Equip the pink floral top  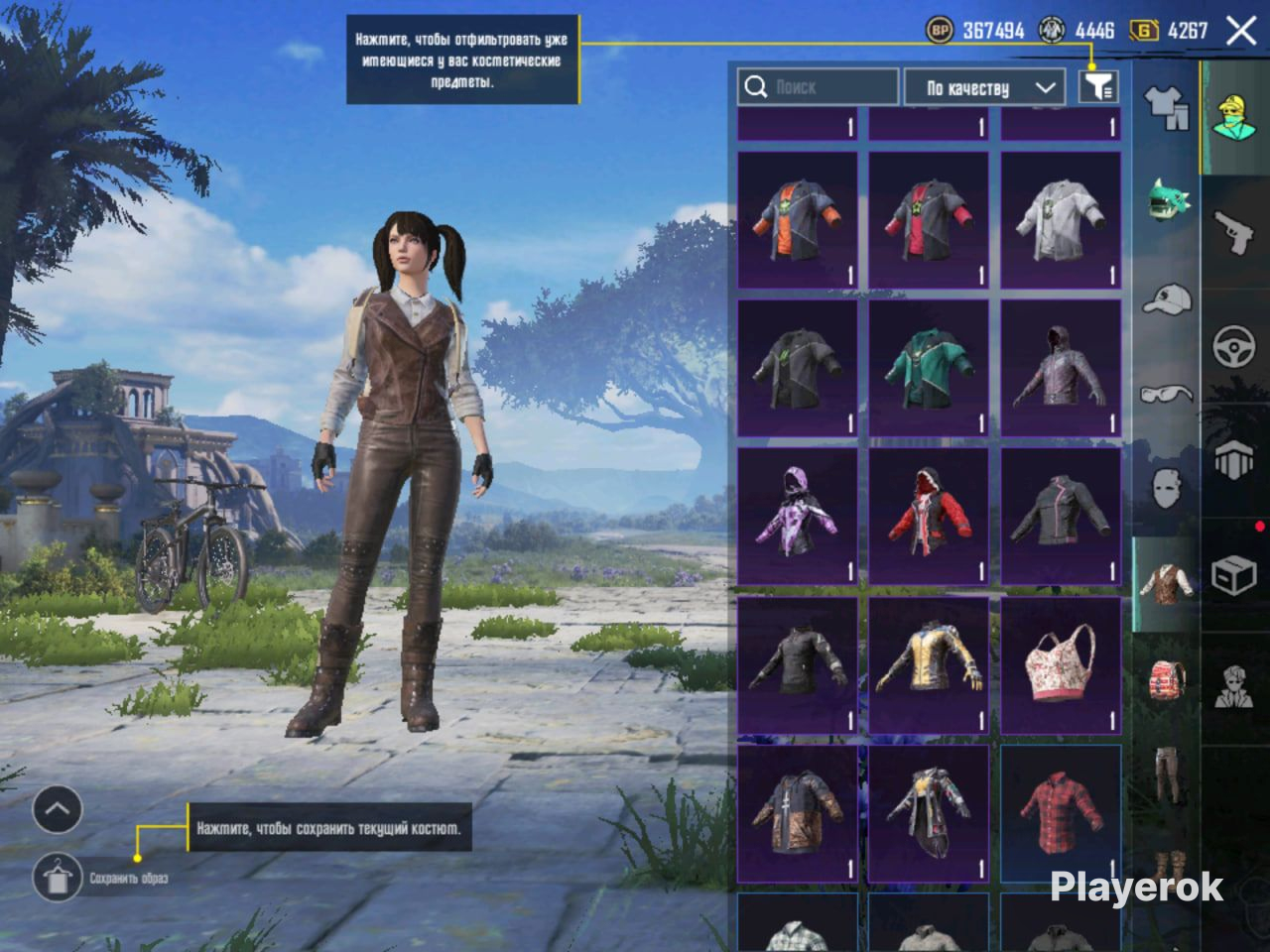1060,665
